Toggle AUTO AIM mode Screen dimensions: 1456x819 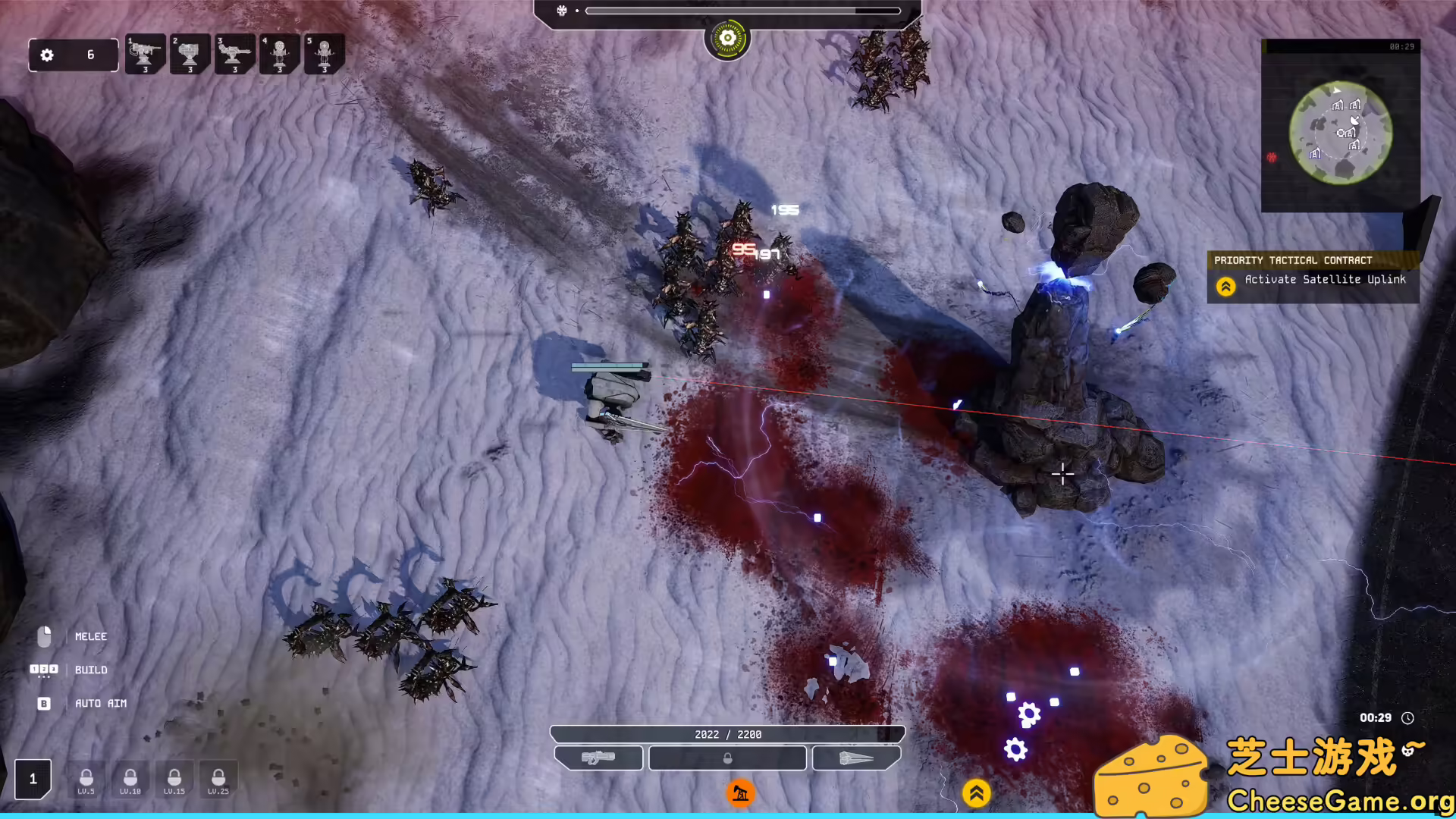point(43,703)
